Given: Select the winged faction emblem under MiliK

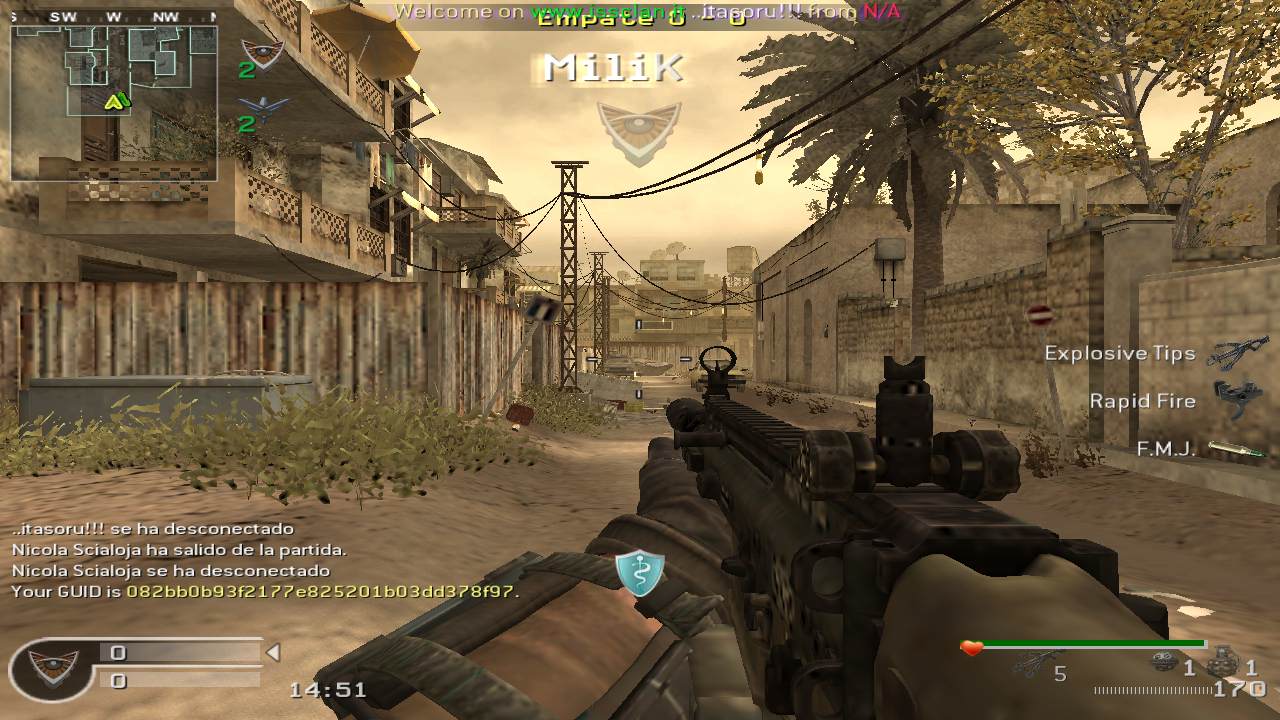Looking at the screenshot, I should tap(638, 131).
